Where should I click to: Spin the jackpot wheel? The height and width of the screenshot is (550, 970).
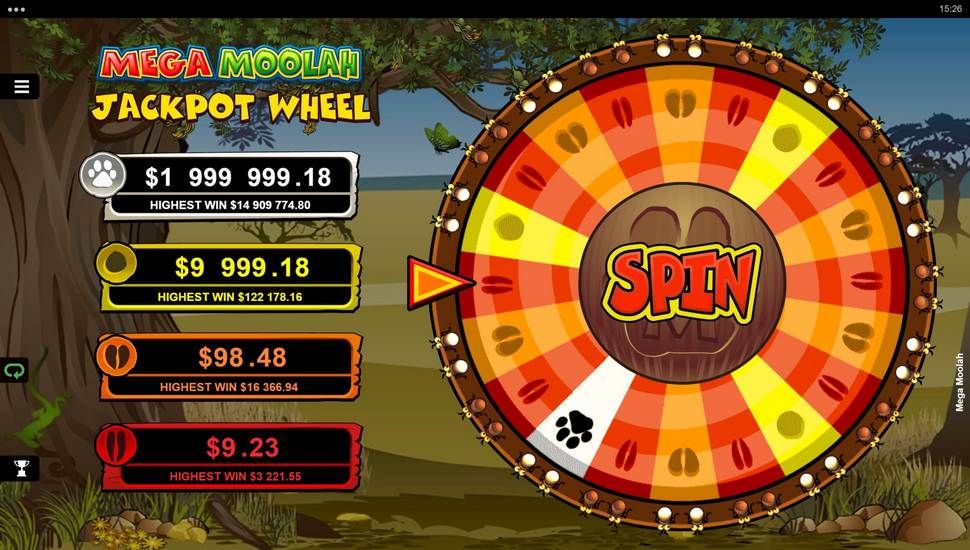pos(682,282)
